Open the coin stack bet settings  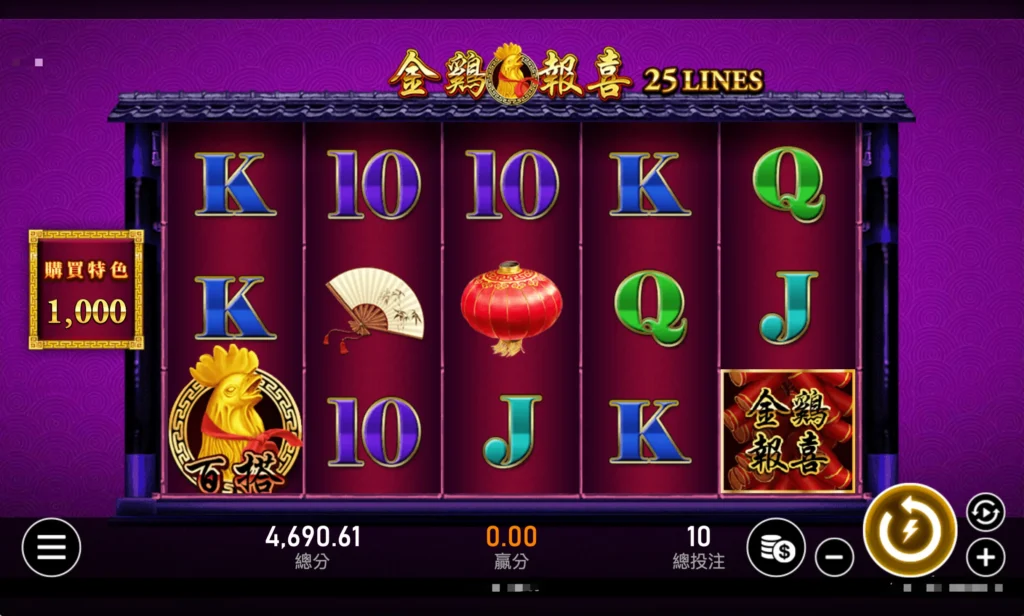[775, 547]
